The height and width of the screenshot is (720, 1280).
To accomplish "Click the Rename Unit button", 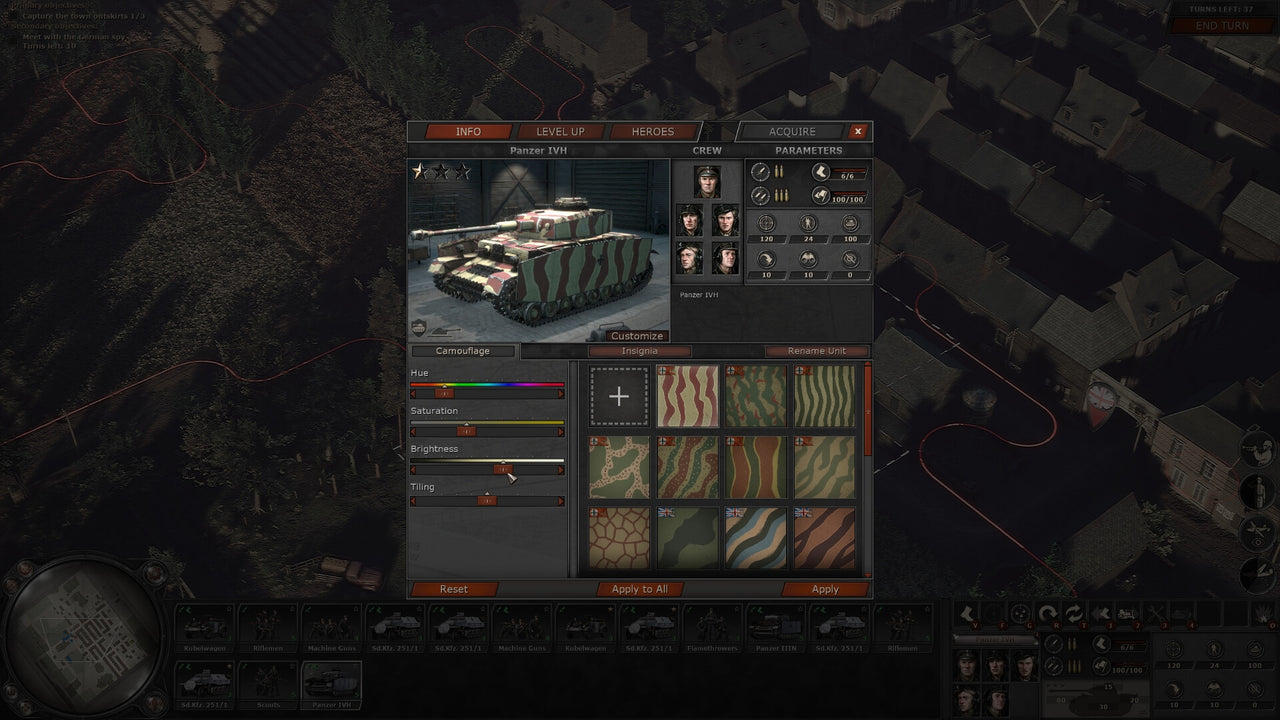I will click(x=816, y=351).
